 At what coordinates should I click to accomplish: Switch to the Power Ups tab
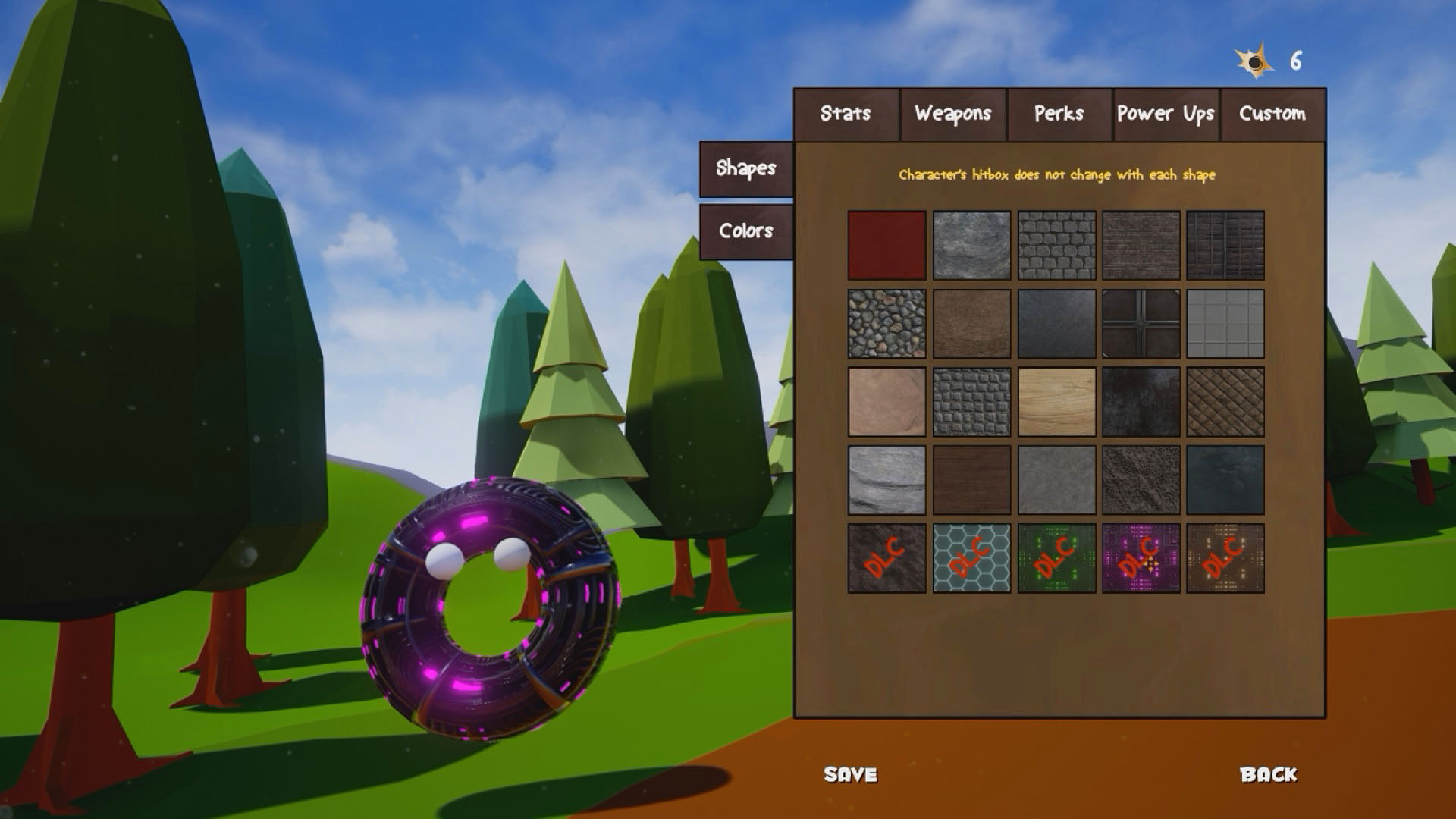tap(1166, 115)
